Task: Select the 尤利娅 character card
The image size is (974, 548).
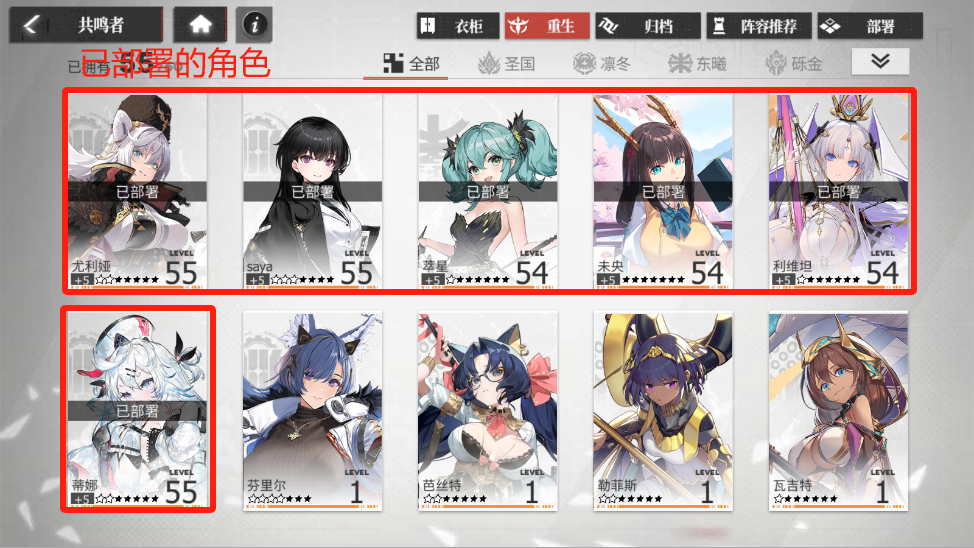Action: click(x=137, y=192)
